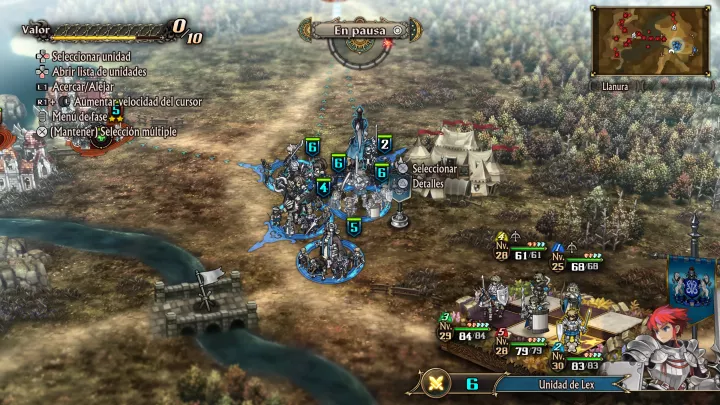Select the unit with the number 4 badge
The width and height of the screenshot is (720, 405).
tap(323, 187)
